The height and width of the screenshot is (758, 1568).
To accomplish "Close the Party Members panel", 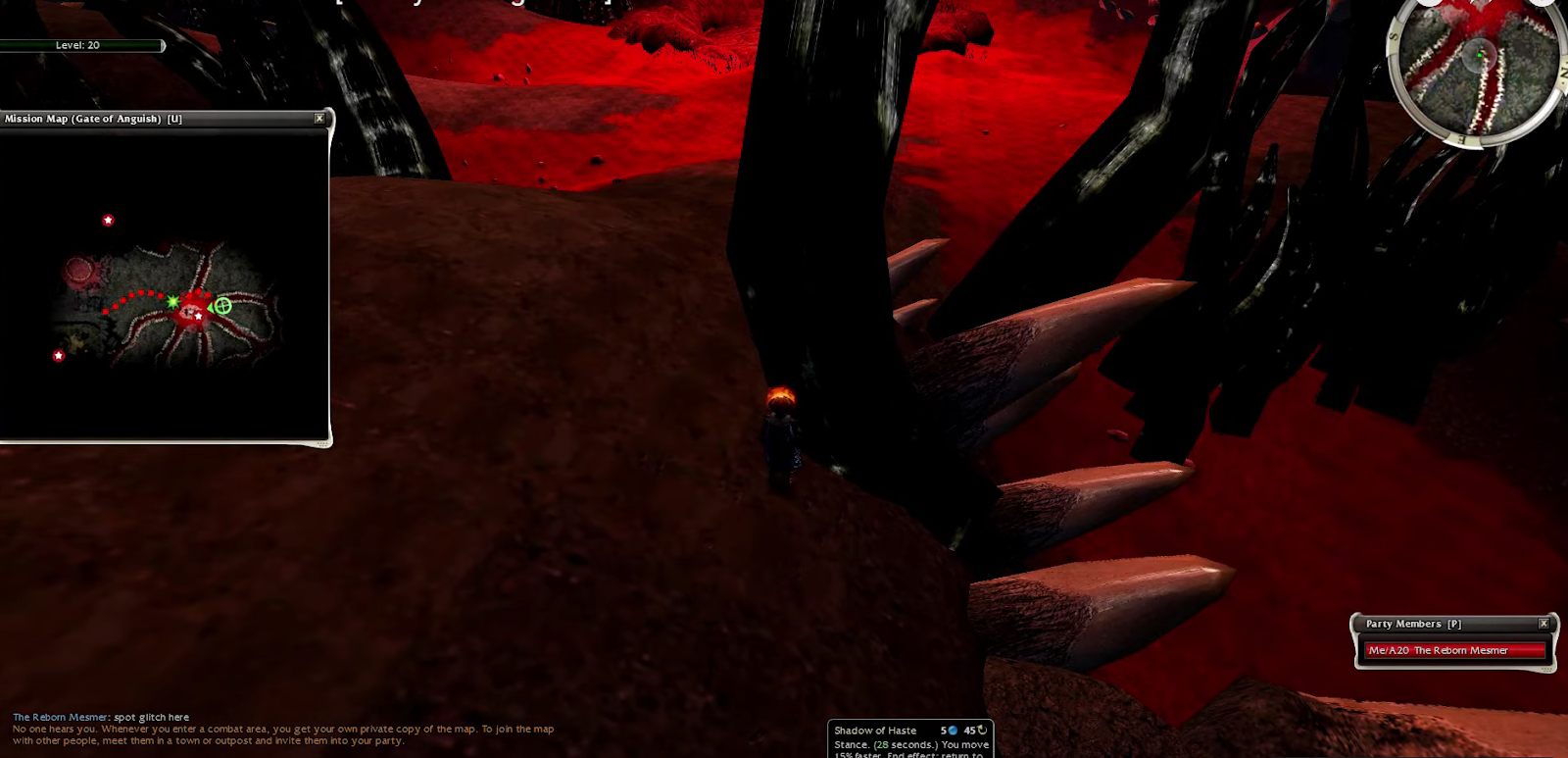I will coord(1543,624).
